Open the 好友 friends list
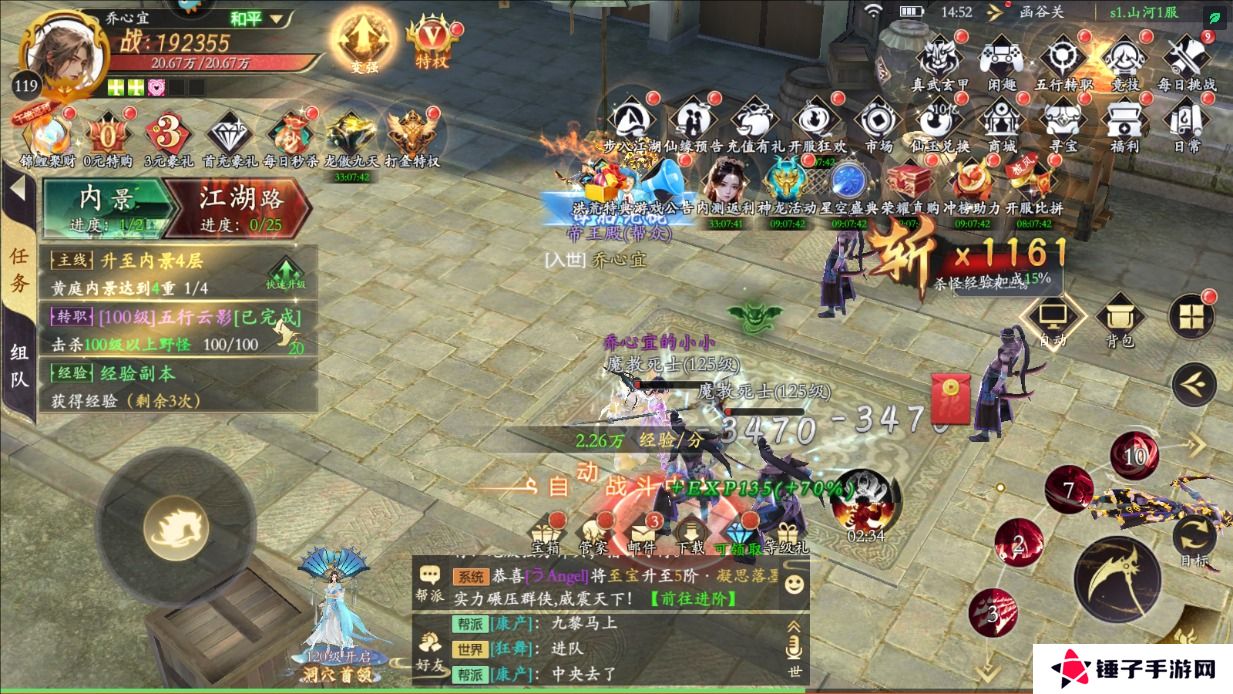The height and width of the screenshot is (694, 1233). 430,650
